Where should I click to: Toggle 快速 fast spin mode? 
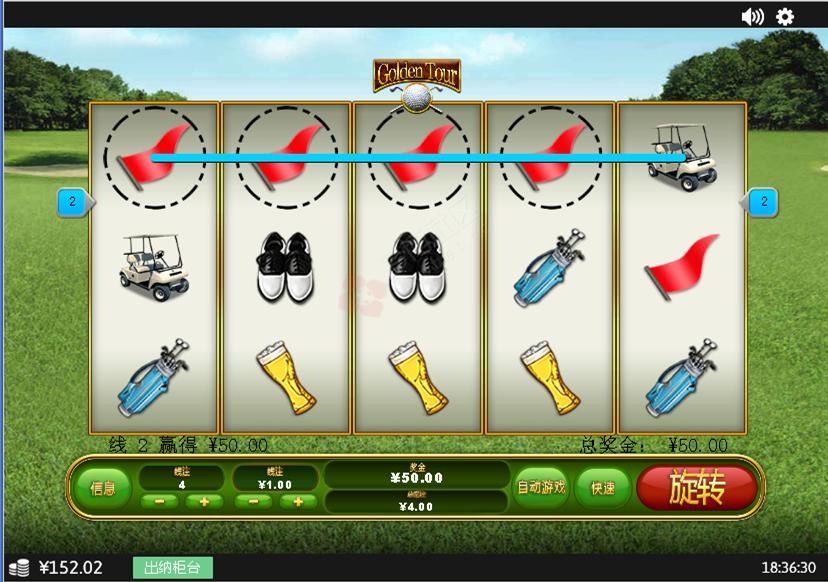[602, 488]
